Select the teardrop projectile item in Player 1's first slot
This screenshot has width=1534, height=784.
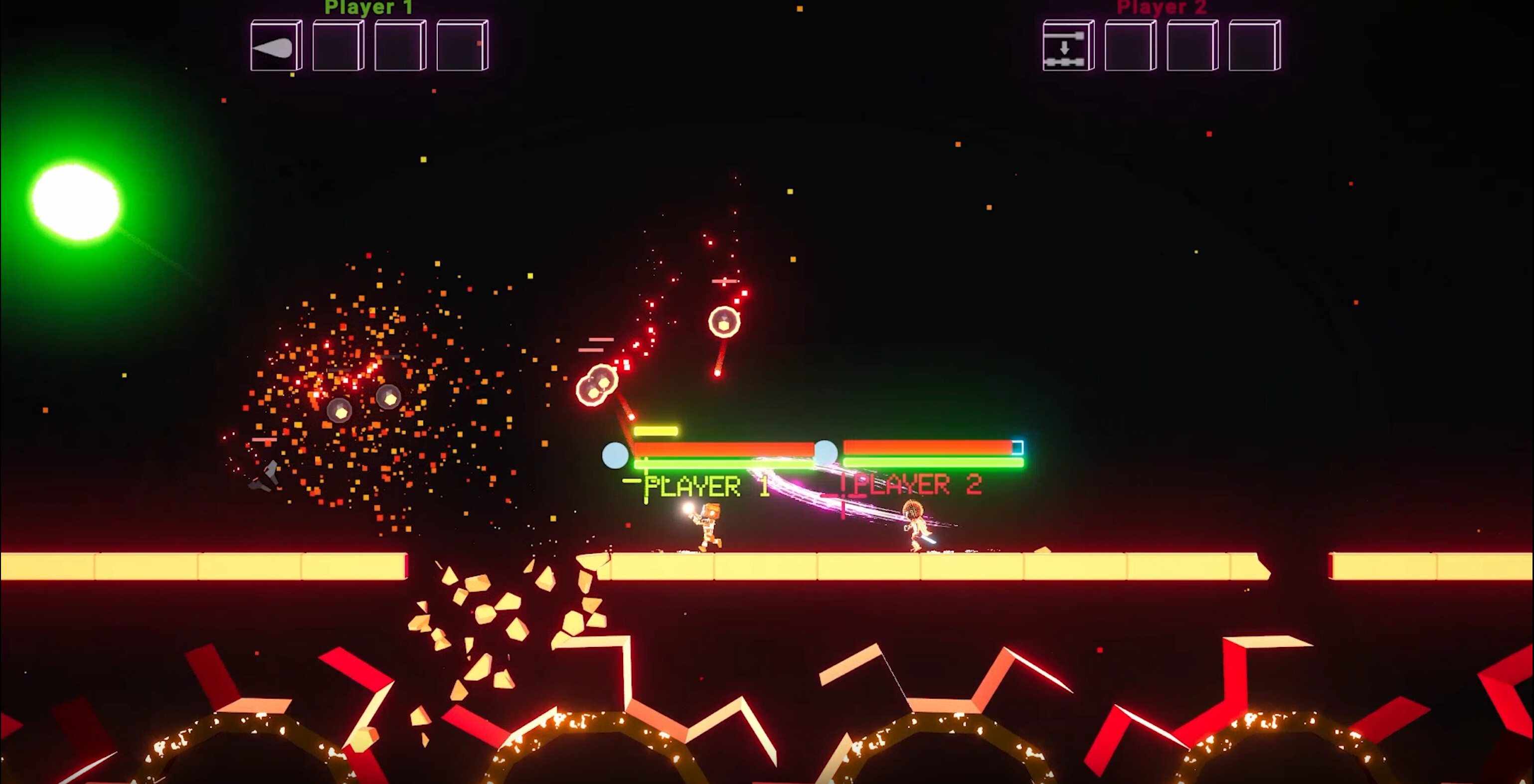click(x=276, y=47)
